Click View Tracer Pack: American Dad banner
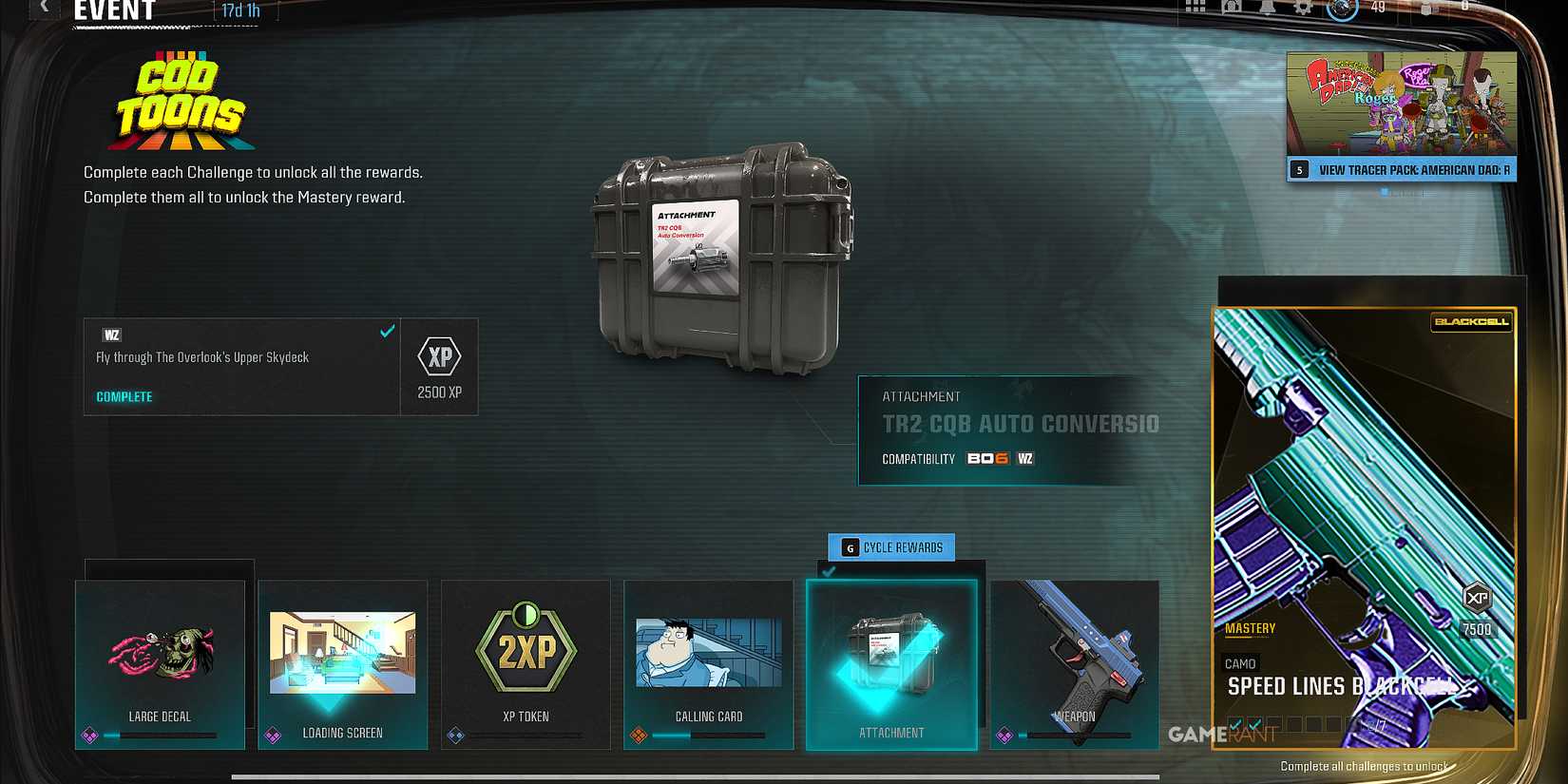This screenshot has width=1568, height=784. coord(1401,170)
